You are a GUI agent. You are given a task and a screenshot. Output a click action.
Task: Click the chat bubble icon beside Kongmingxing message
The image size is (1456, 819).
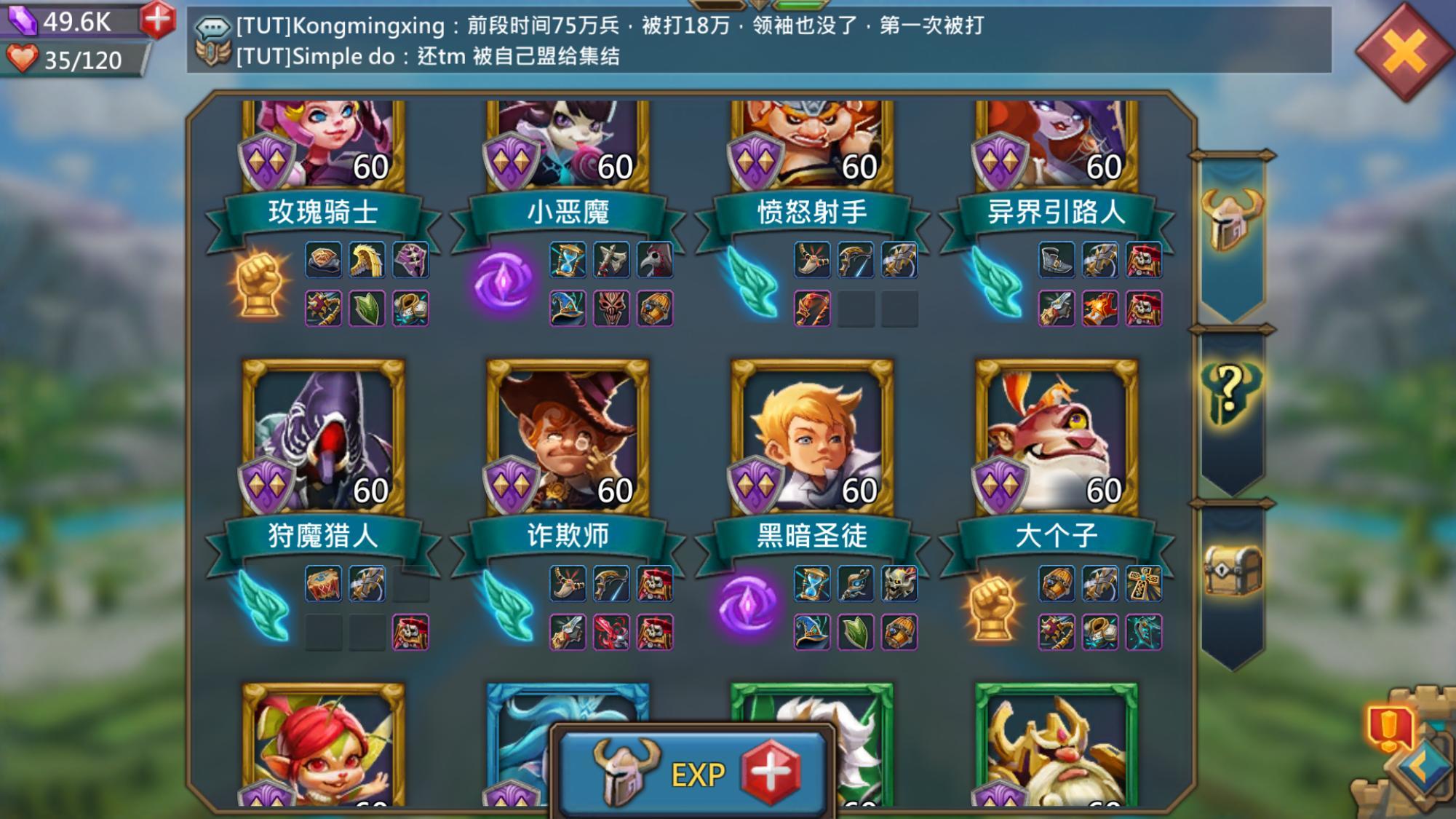coord(211,24)
